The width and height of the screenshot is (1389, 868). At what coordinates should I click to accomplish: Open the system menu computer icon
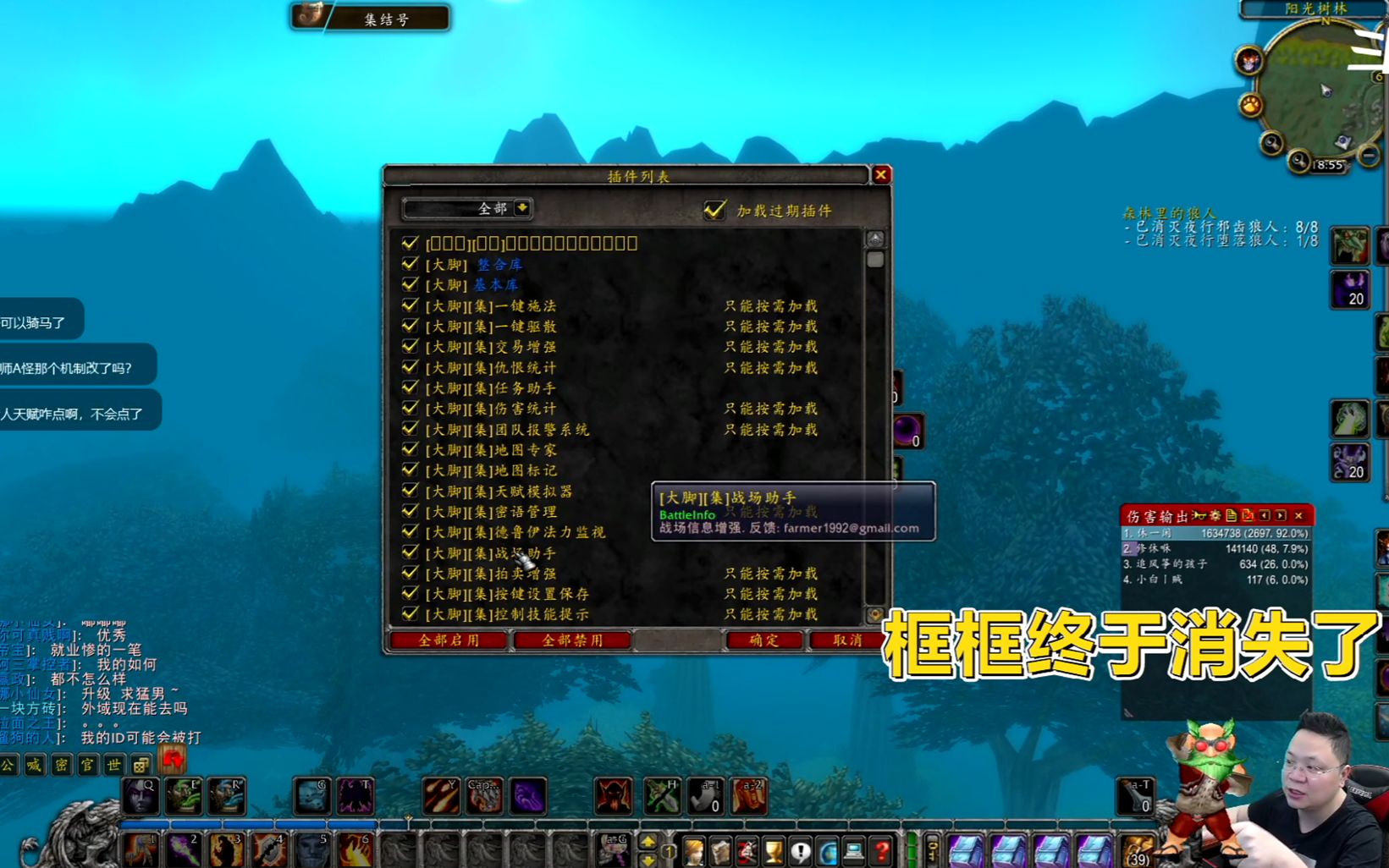click(x=853, y=851)
